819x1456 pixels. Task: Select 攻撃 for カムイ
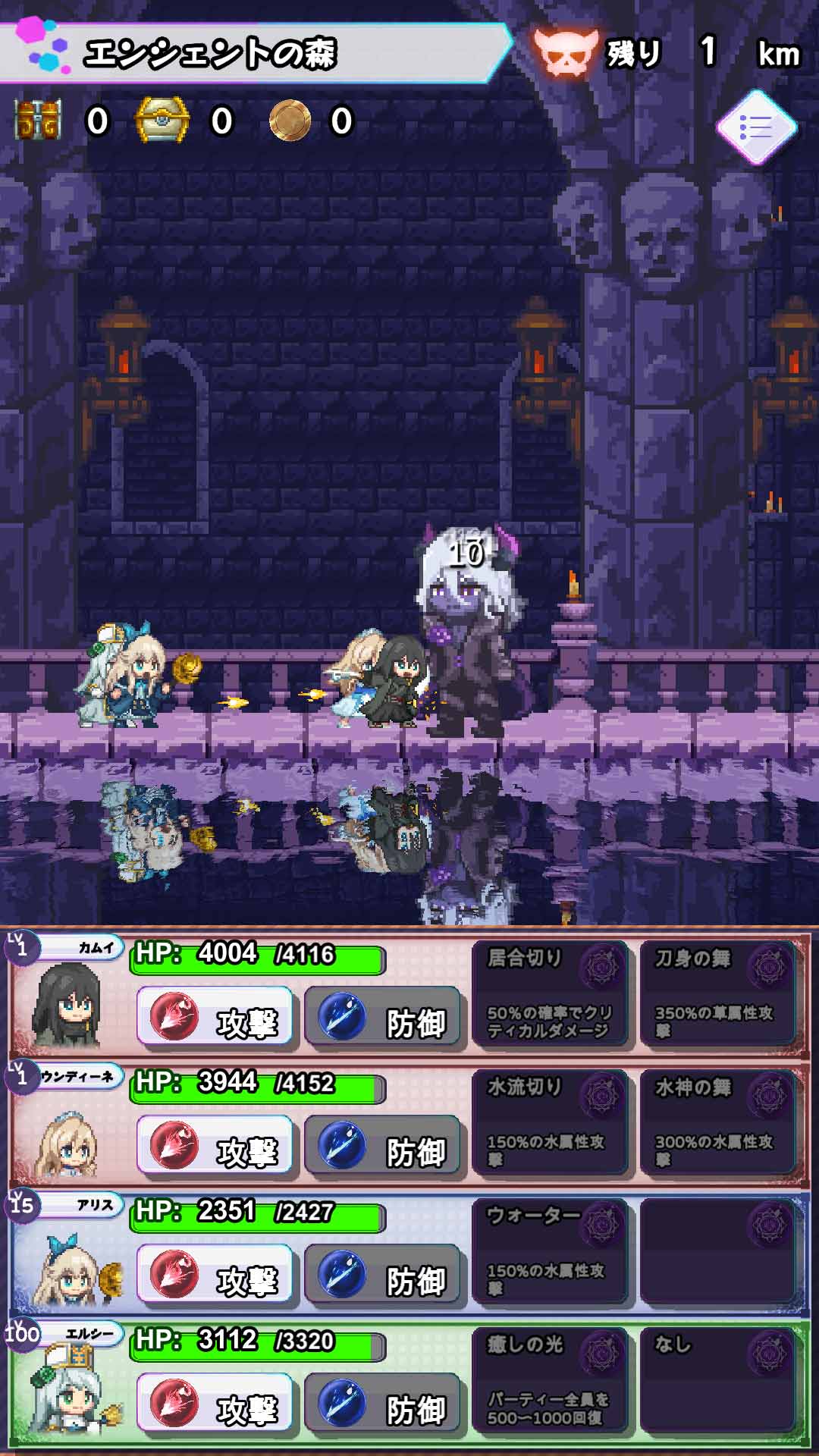(x=215, y=1019)
